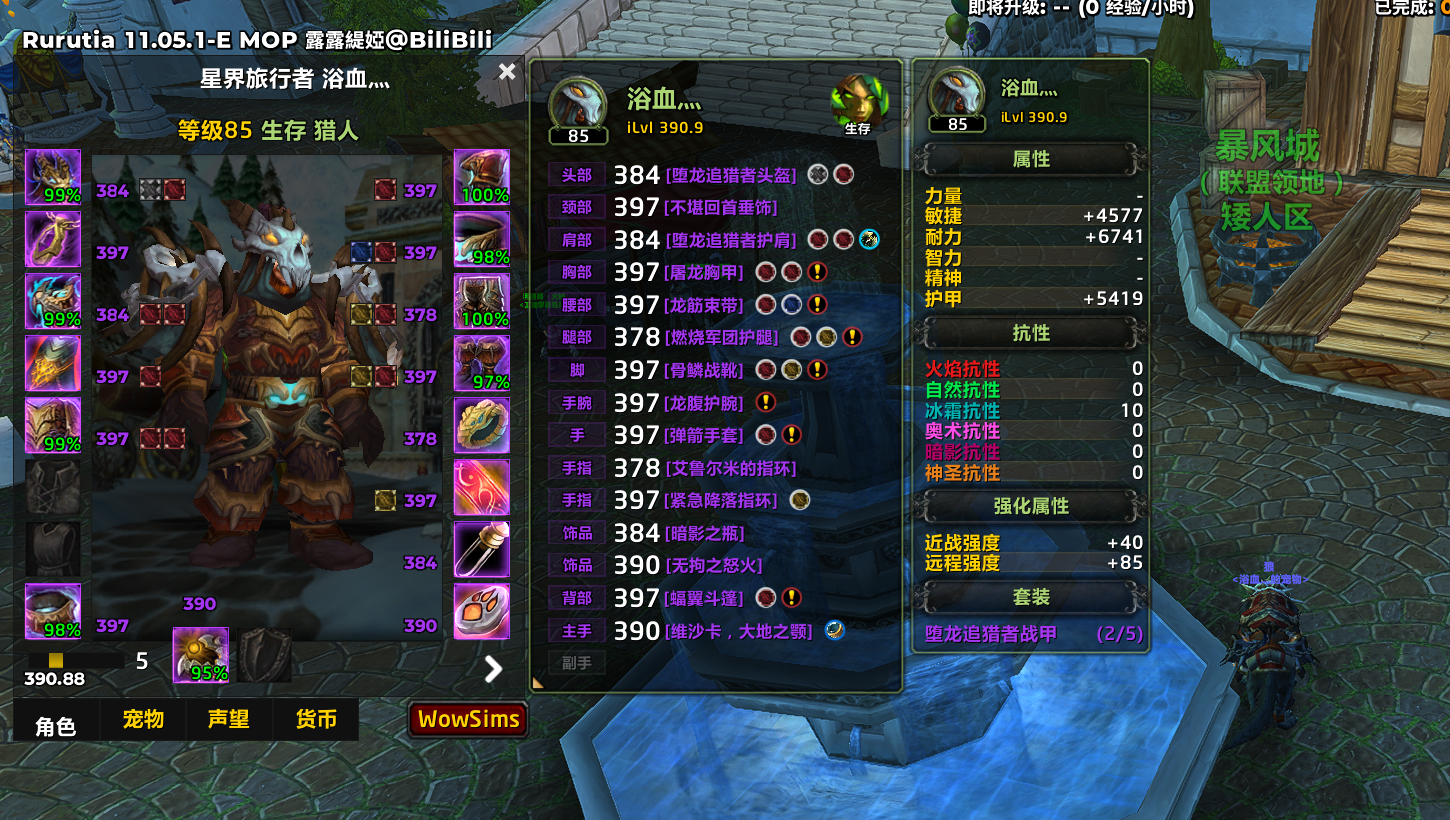Viewport: 1450px width, 820px height.
Task: Switch to the 声望 tab
Action: (229, 720)
